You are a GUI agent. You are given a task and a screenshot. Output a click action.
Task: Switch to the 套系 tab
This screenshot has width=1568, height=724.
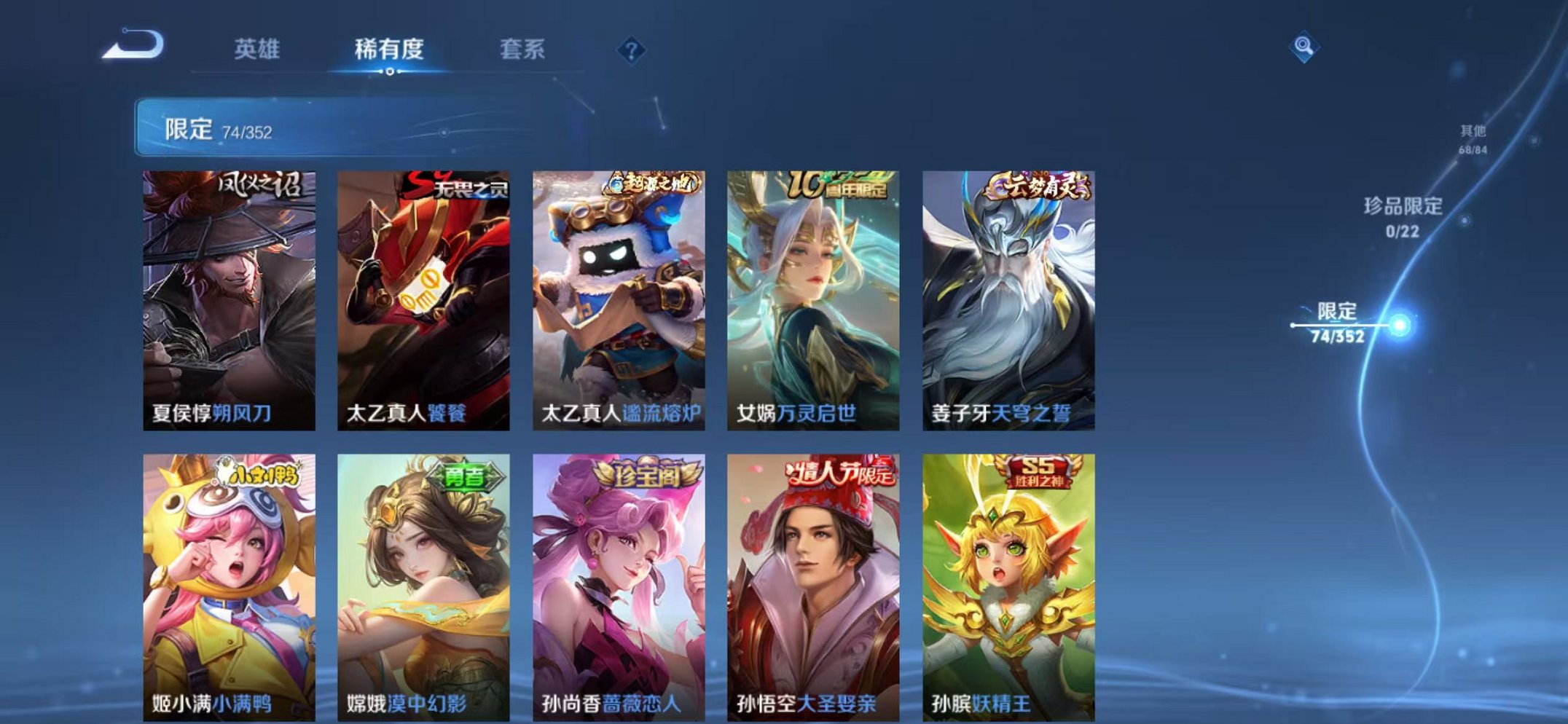tap(522, 50)
